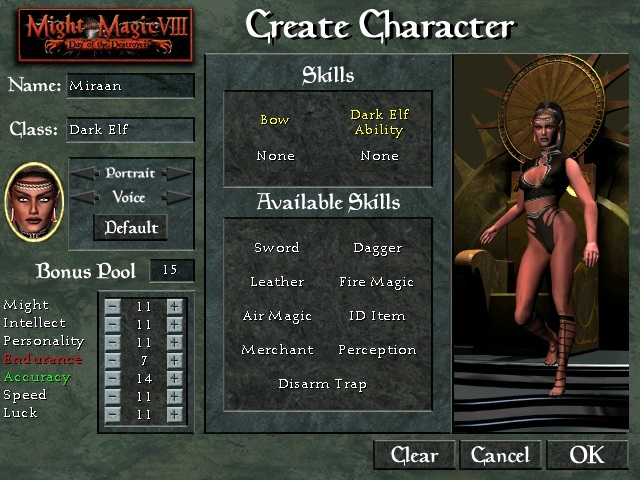Viewport: 644px width, 482px height.
Task: Cycle to the previous voice with left arrow
Action: 82,197
